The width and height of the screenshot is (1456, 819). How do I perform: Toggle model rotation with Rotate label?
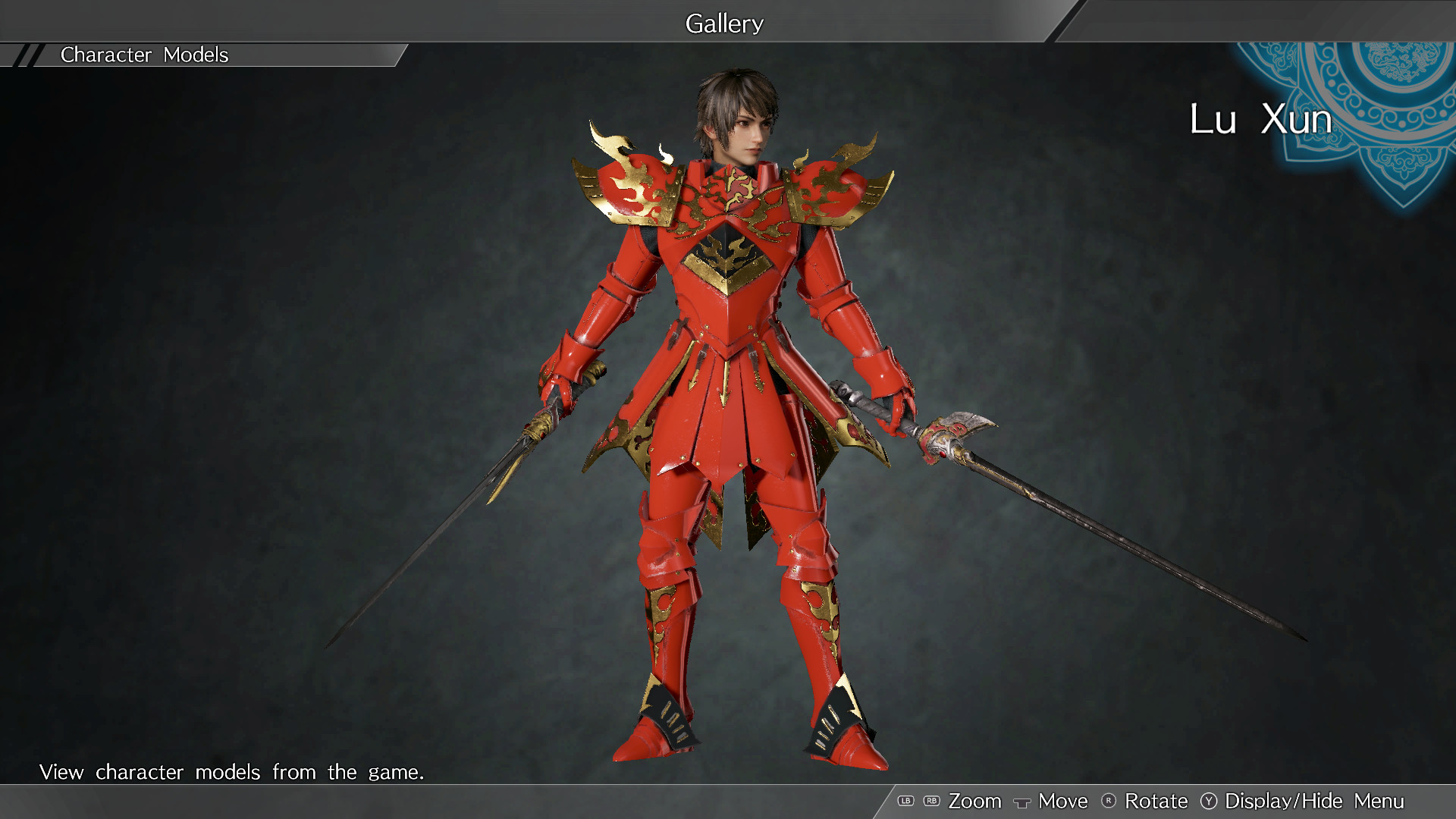[1156, 801]
